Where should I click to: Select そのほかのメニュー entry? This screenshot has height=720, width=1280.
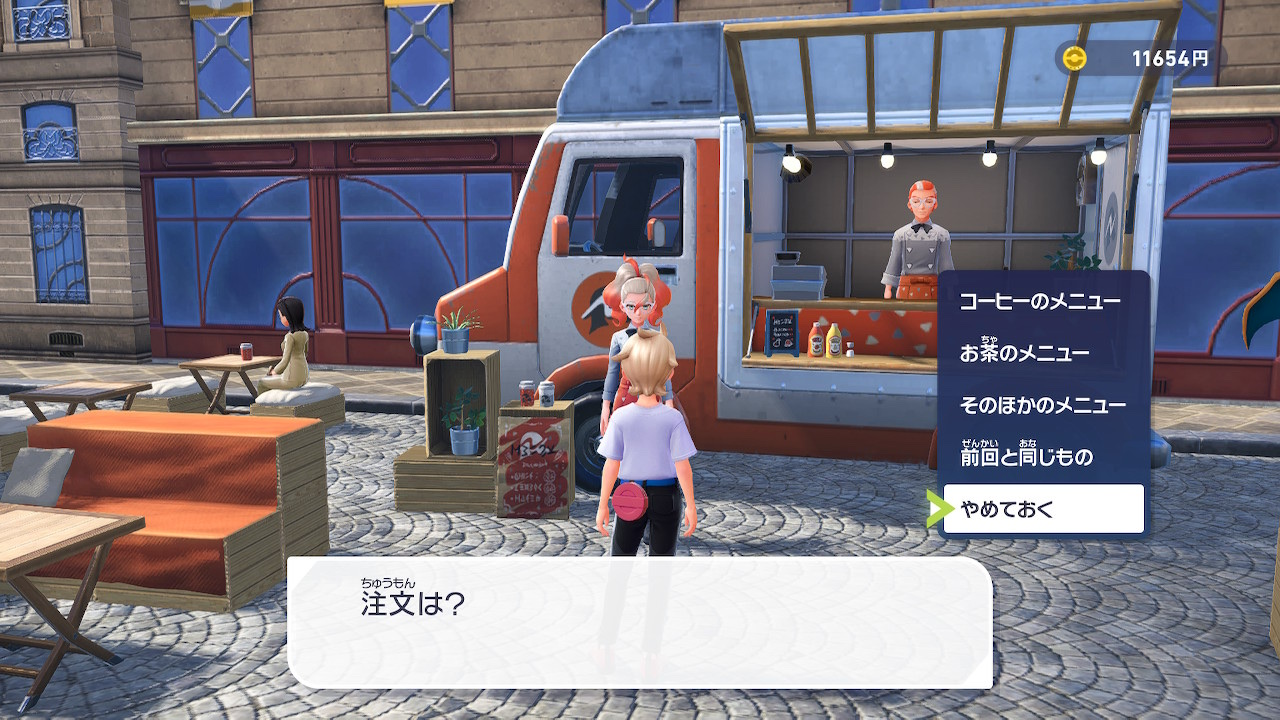coord(1042,405)
